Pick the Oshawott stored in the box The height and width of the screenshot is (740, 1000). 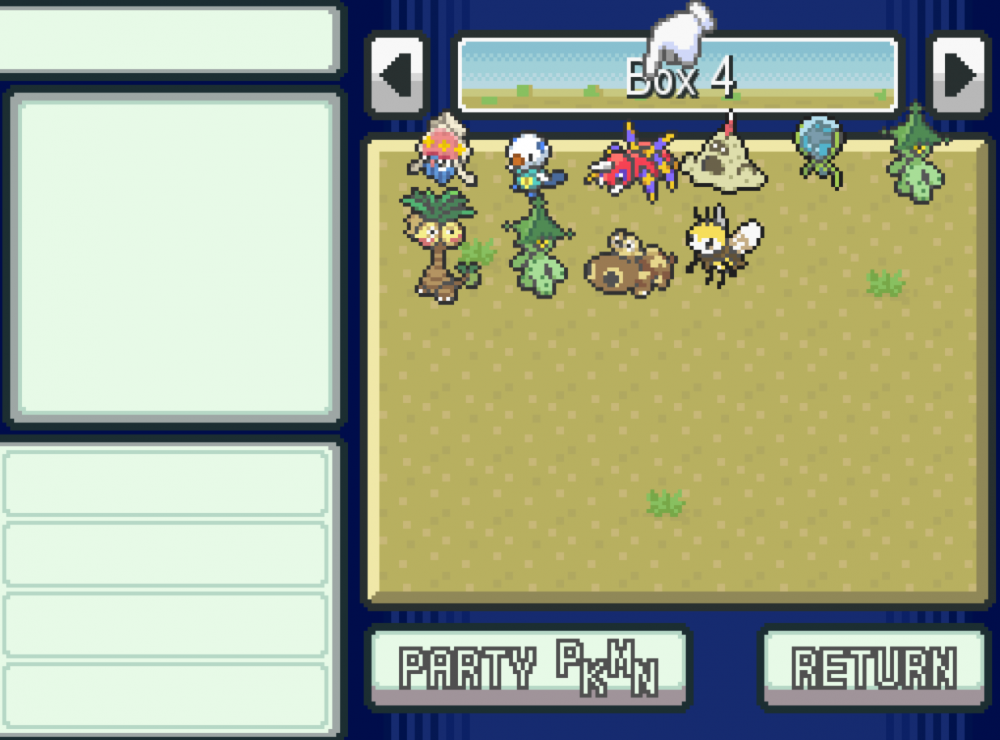pos(530,162)
